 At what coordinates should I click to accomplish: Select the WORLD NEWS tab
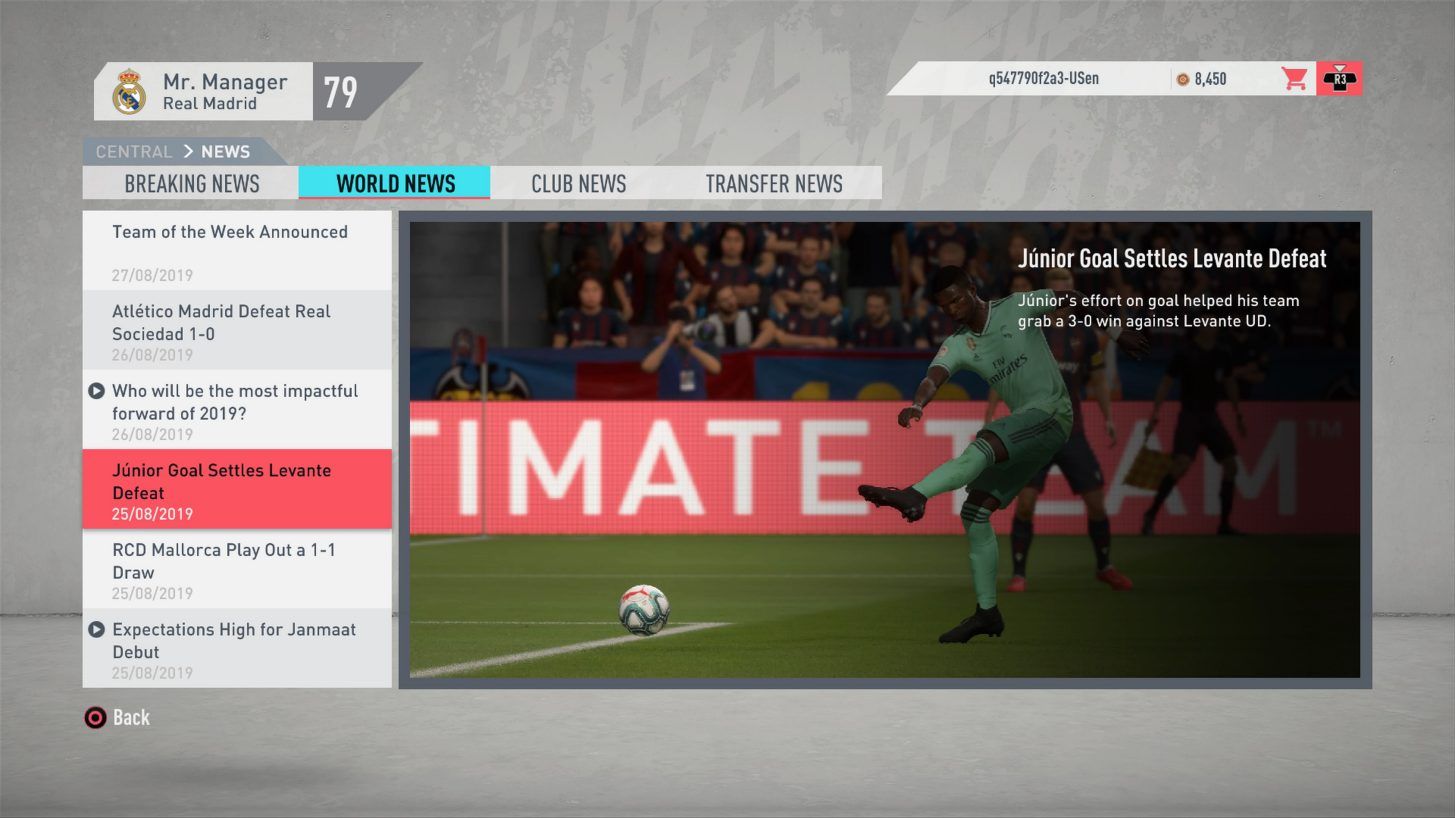click(x=394, y=183)
